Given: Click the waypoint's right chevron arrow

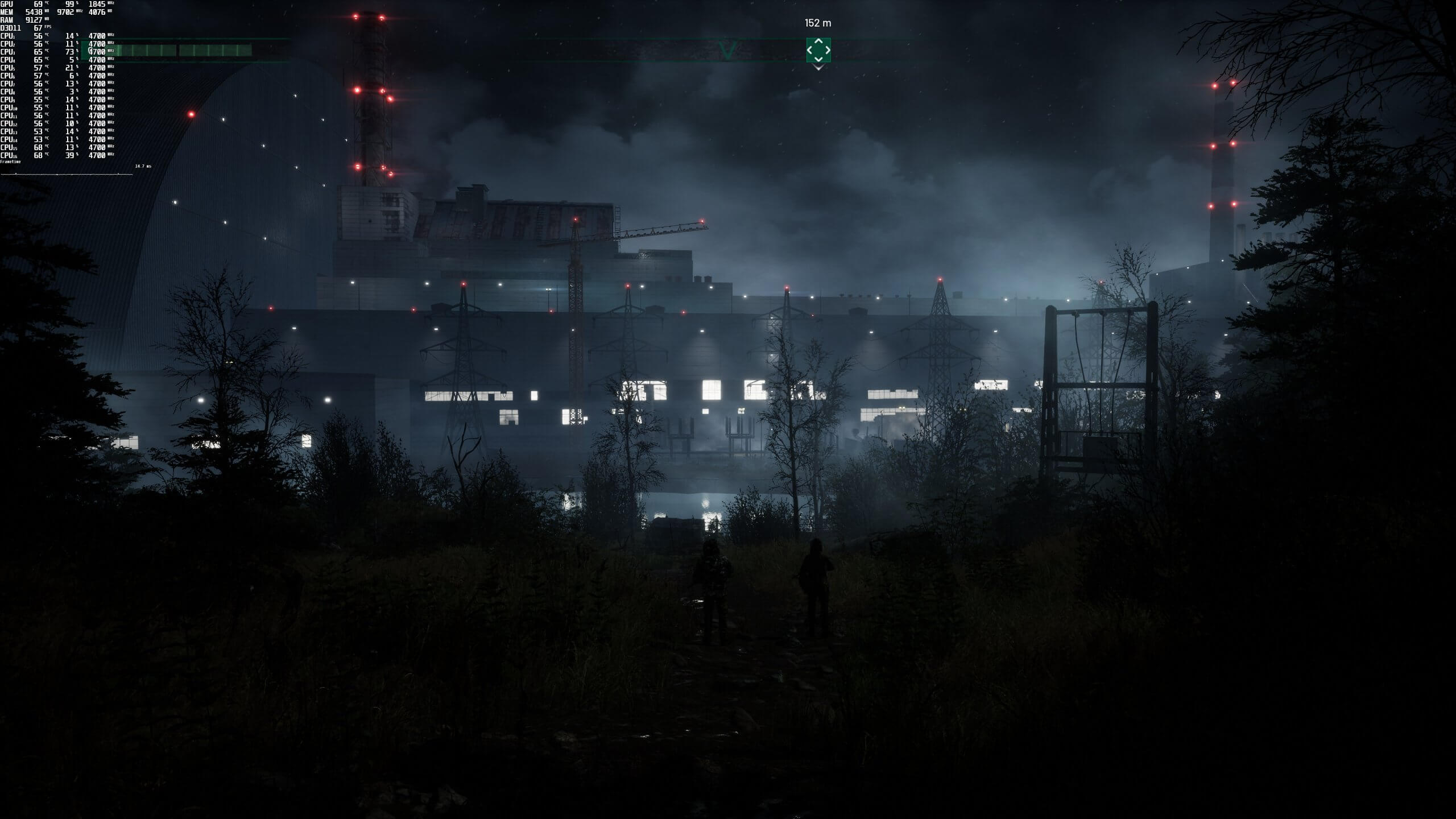Looking at the screenshot, I should (x=828, y=50).
